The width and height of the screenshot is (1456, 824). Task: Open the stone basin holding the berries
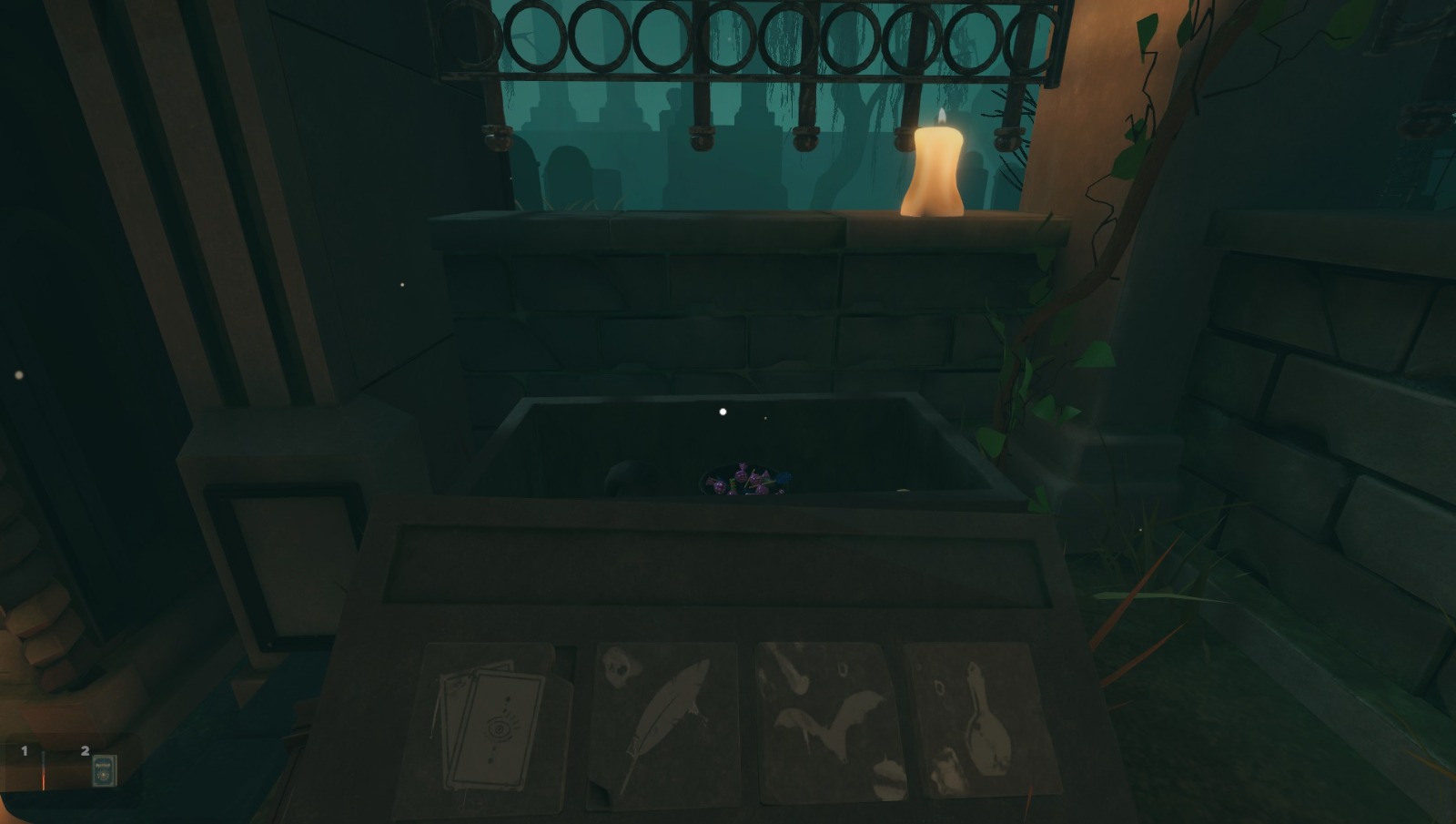tap(746, 446)
